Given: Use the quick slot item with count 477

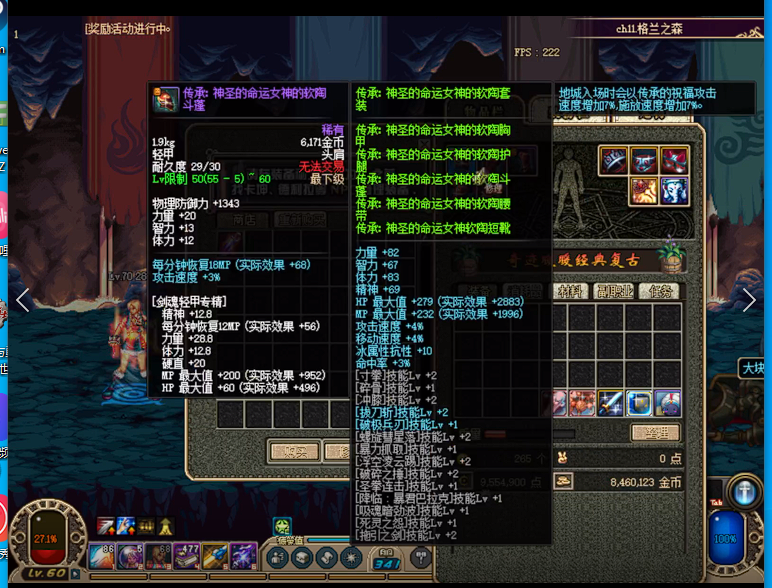Looking at the screenshot, I should [x=187, y=556].
